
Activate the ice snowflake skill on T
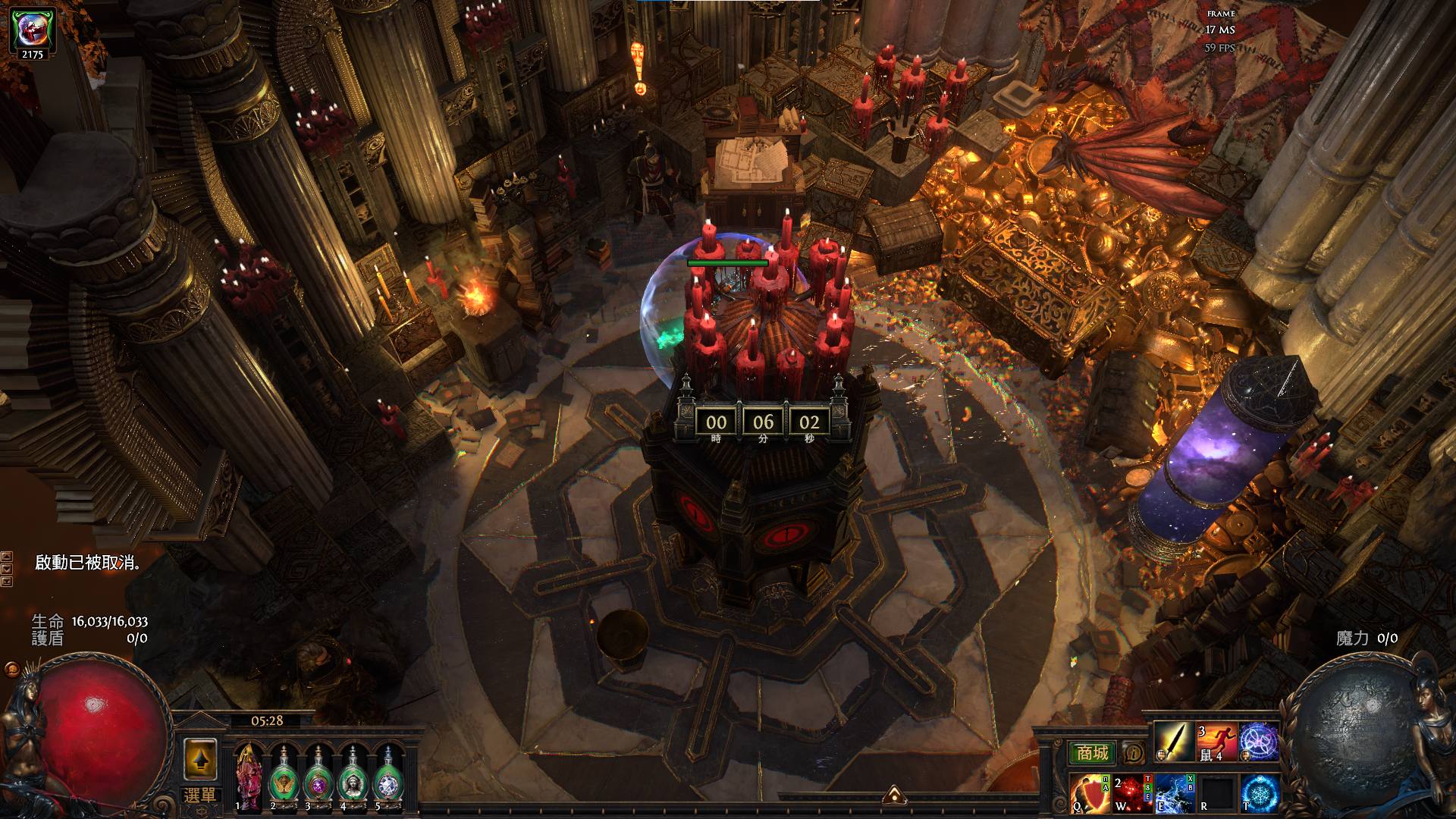tap(1260, 793)
